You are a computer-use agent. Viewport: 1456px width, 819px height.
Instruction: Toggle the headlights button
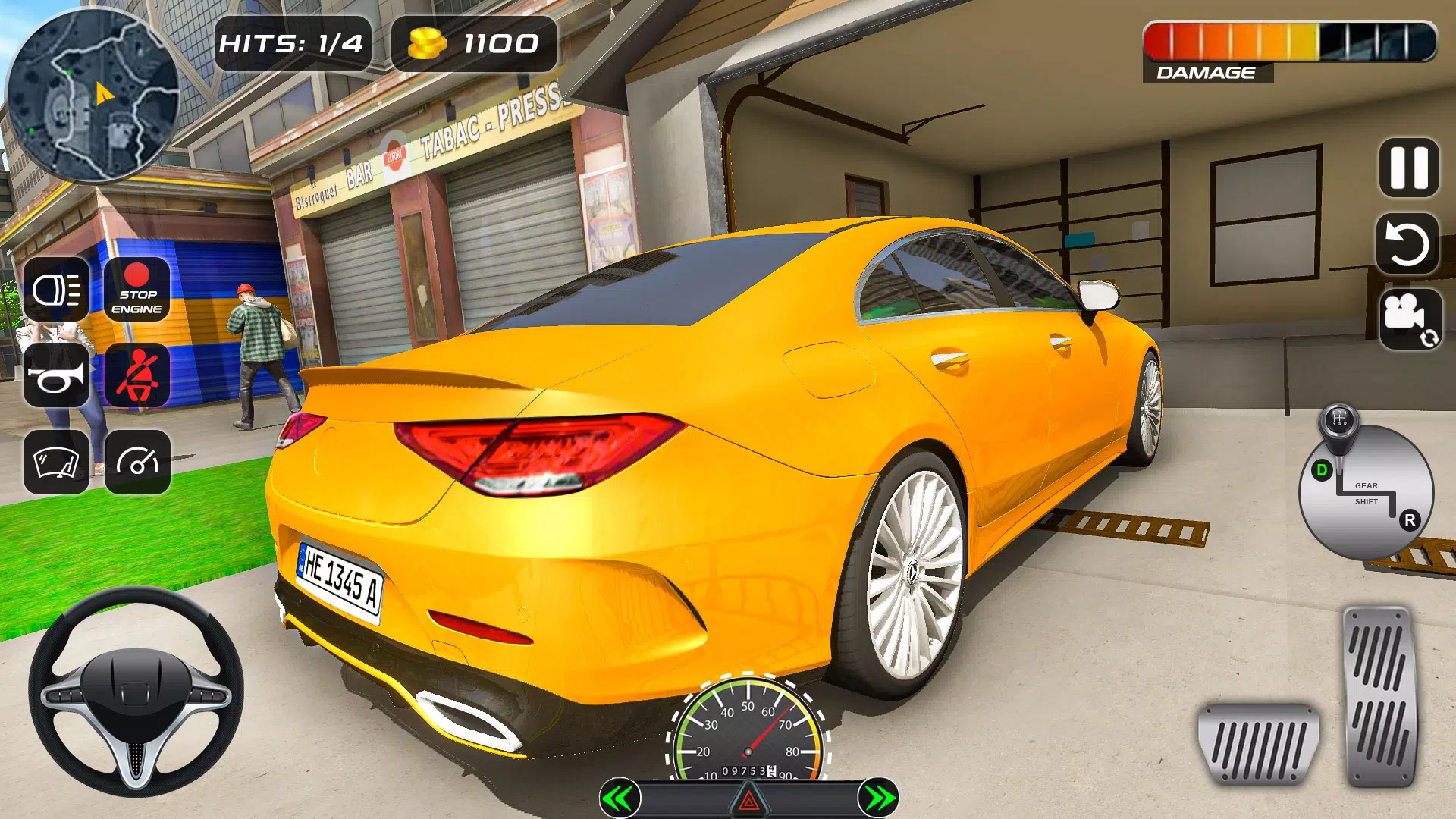tap(57, 290)
